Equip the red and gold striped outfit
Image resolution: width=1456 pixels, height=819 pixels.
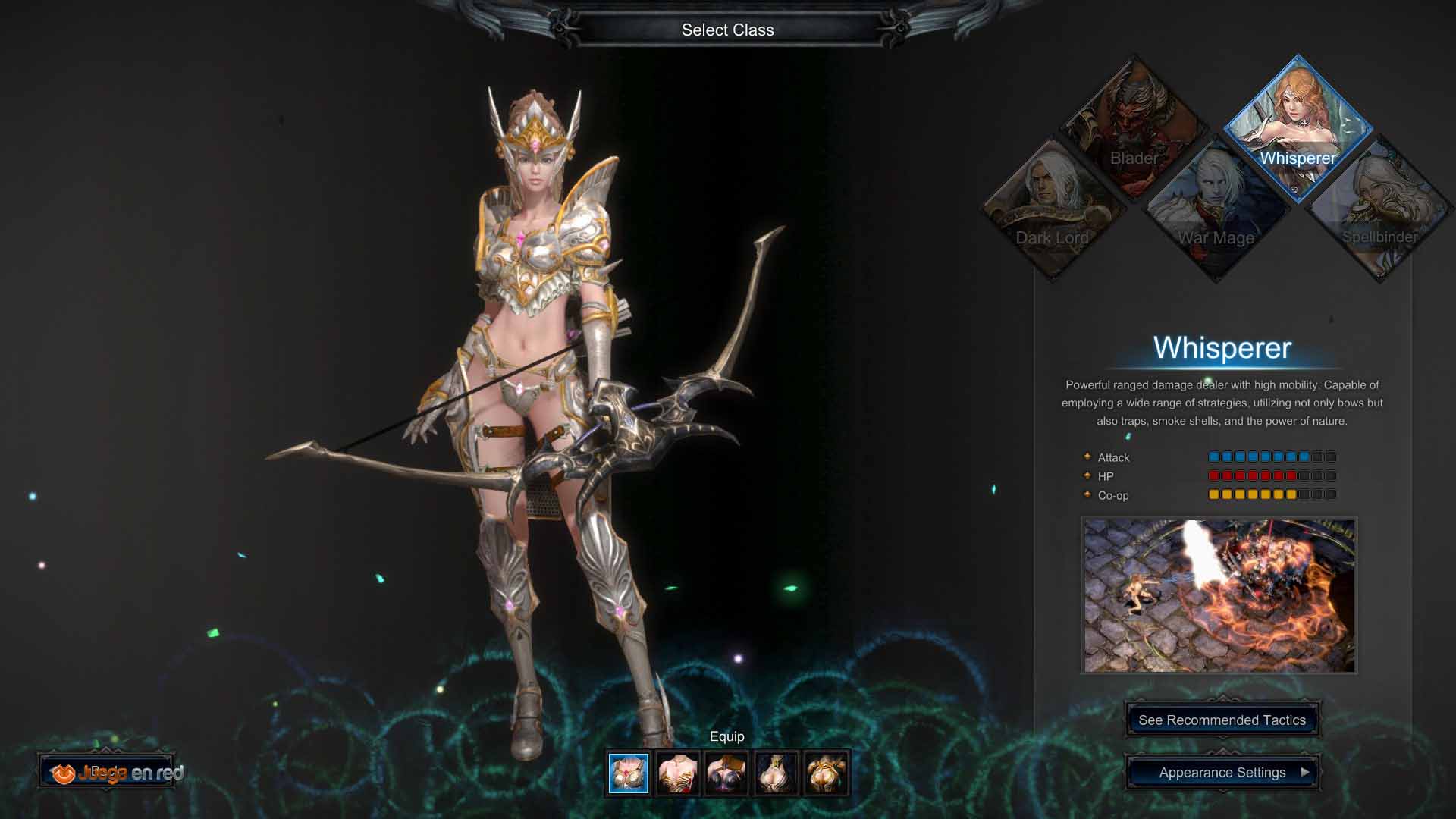click(x=678, y=773)
